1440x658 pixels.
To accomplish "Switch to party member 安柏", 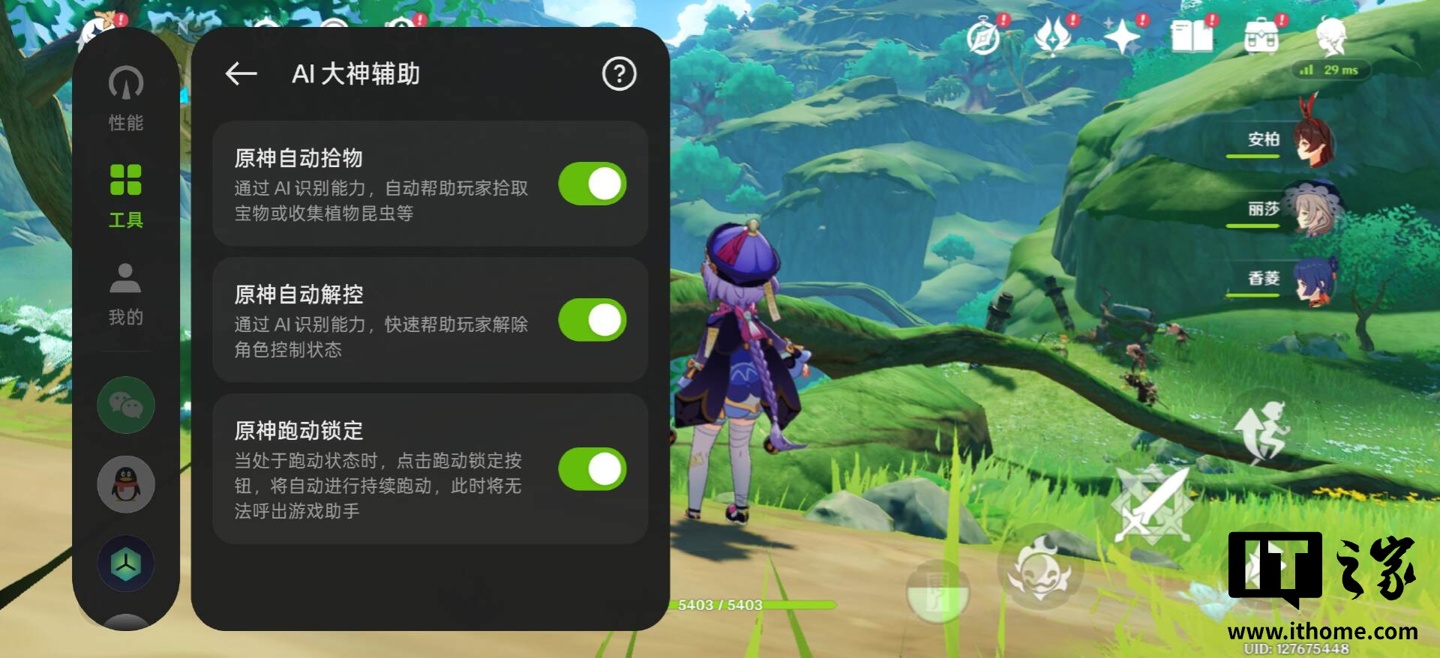I will click(x=1310, y=140).
